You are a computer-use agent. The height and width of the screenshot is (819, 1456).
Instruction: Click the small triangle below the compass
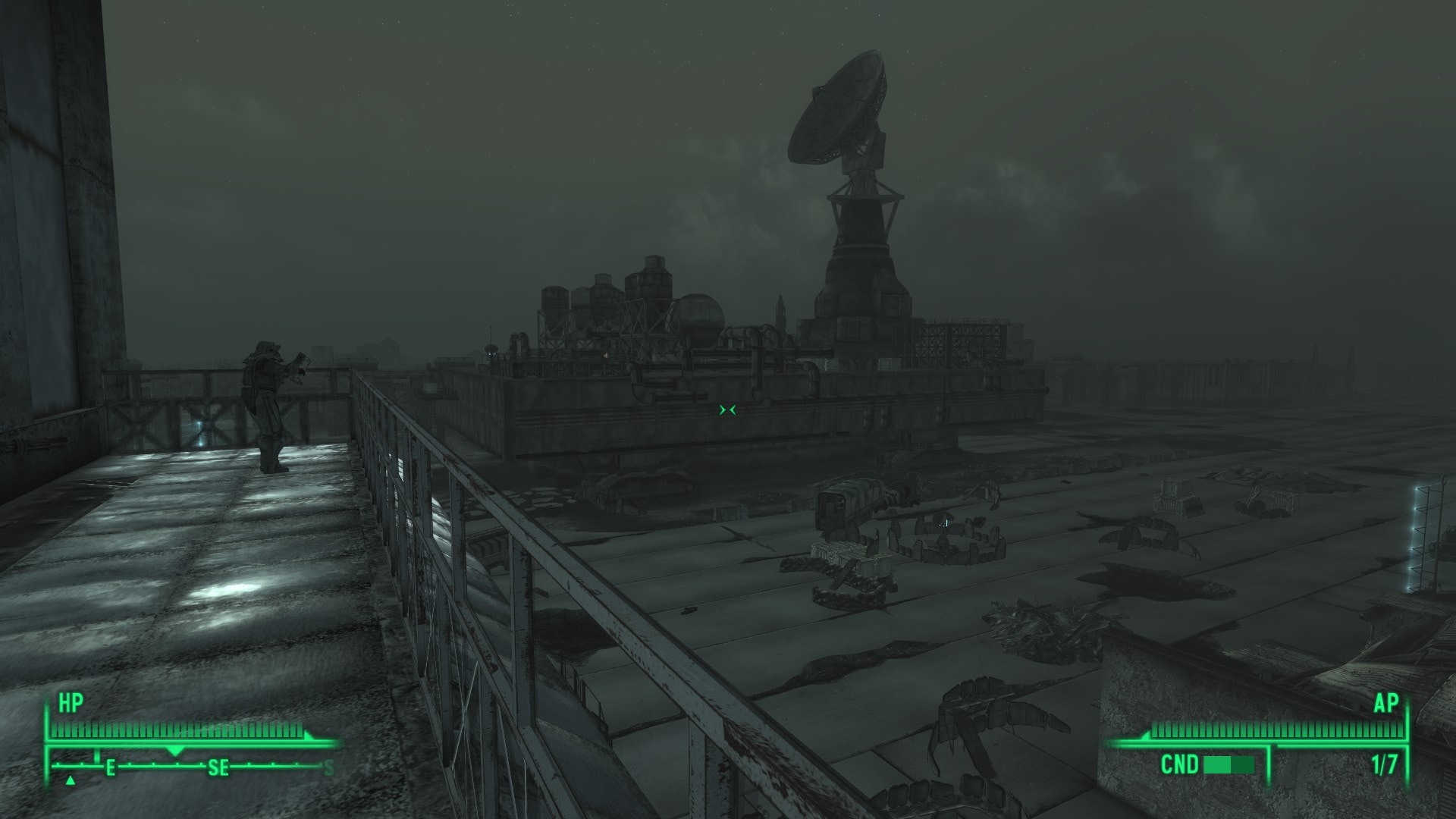point(70,780)
